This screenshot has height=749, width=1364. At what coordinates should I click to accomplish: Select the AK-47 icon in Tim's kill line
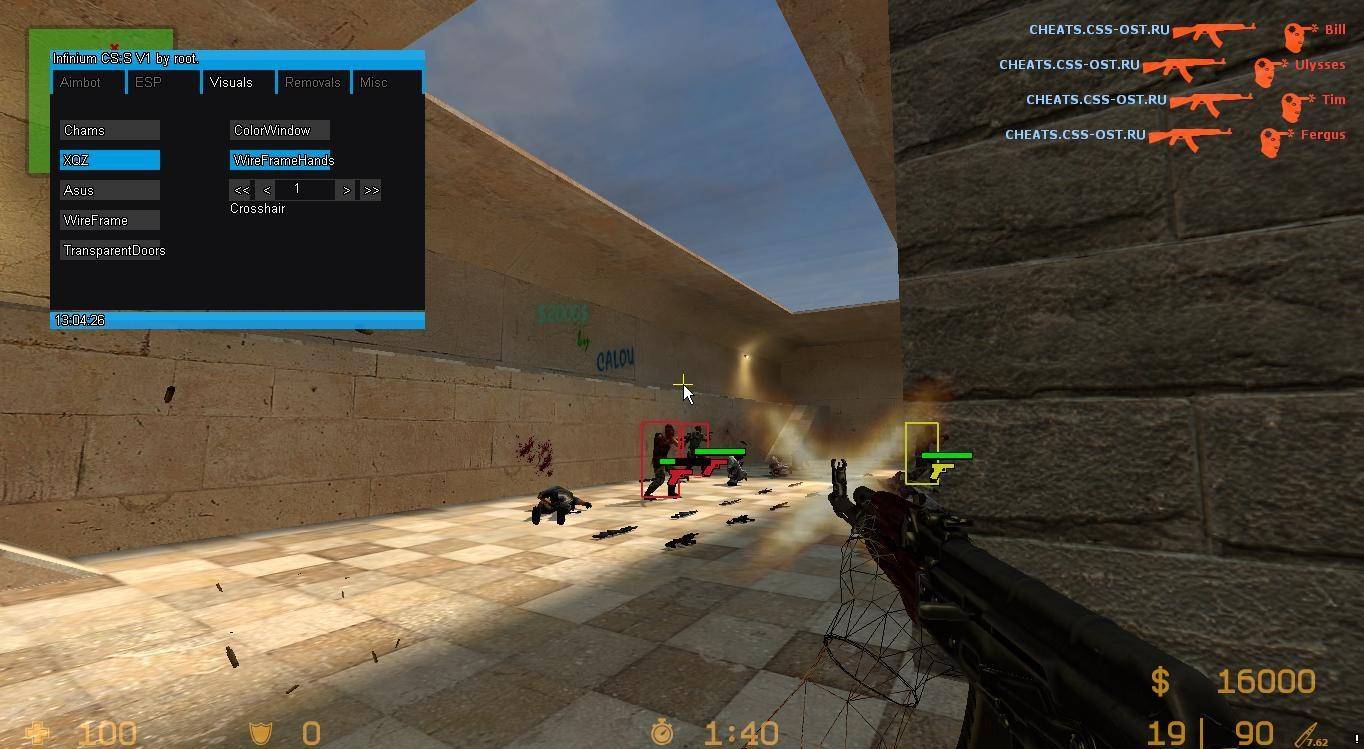coord(1214,98)
